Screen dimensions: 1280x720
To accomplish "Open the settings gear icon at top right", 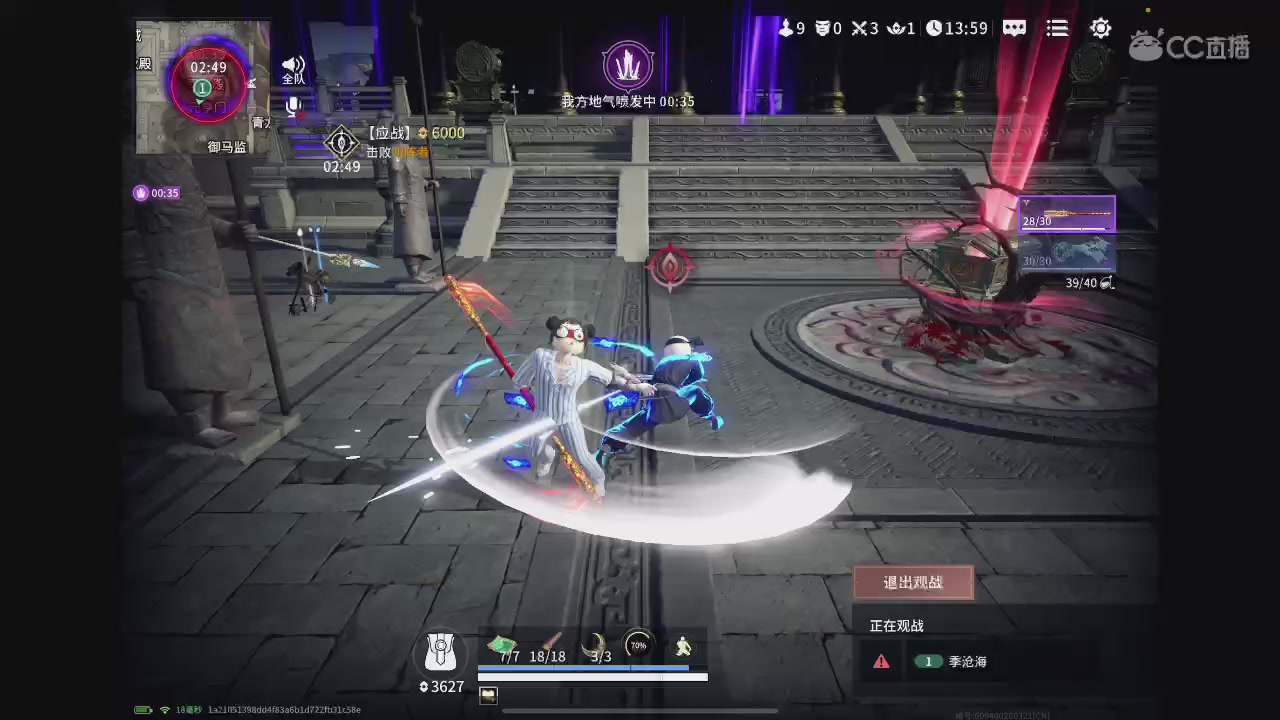I will [x=1100, y=28].
